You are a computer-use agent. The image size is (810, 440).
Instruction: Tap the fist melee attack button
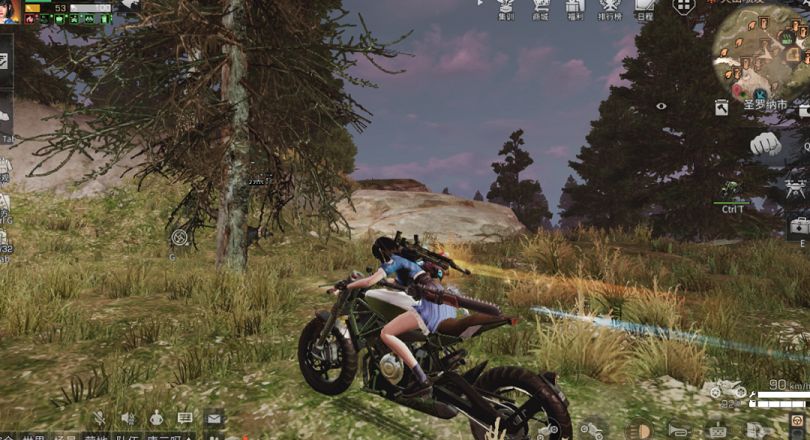766,143
